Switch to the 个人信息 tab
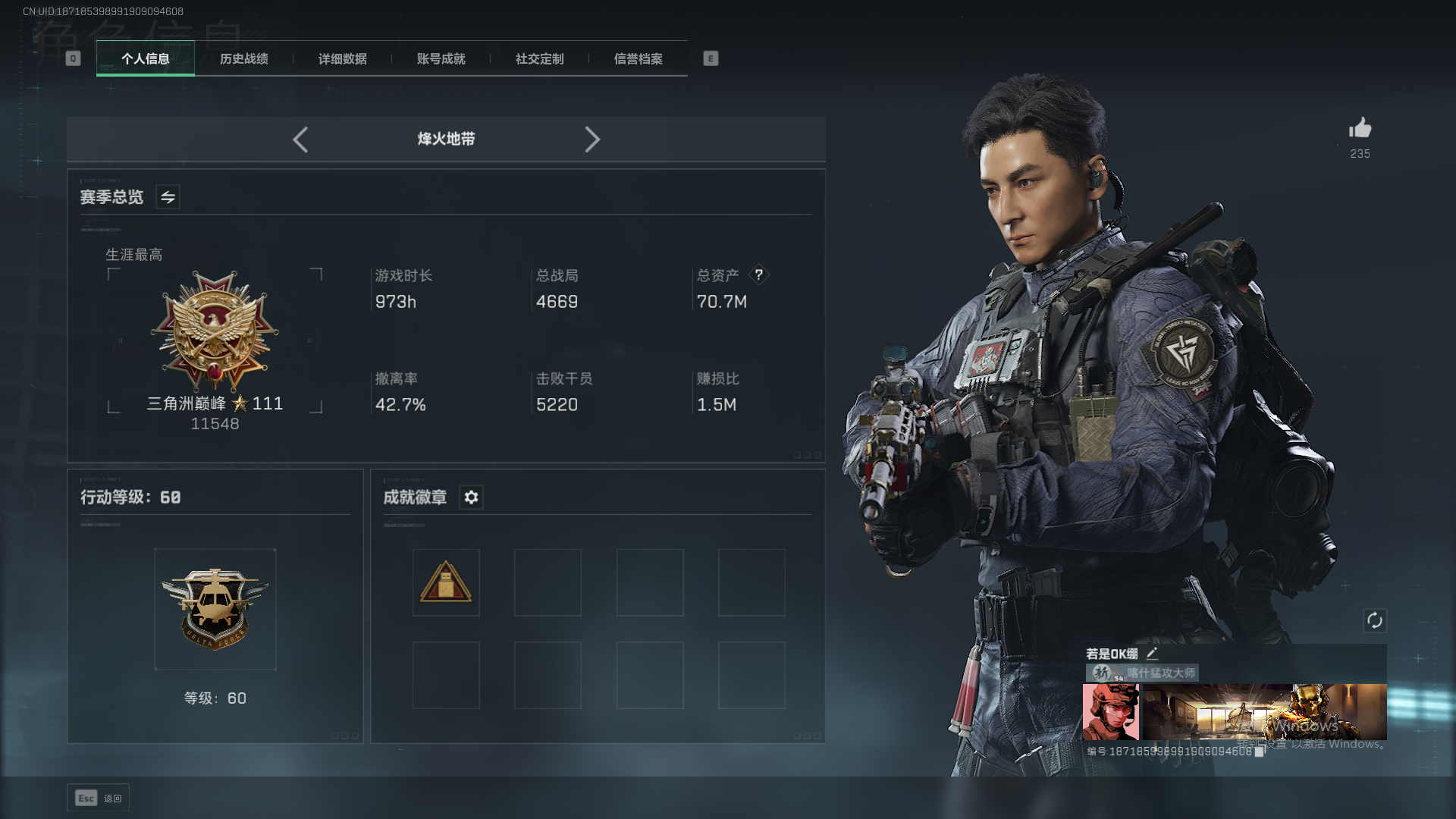Image resolution: width=1456 pixels, height=819 pixels. click(146, 58)
